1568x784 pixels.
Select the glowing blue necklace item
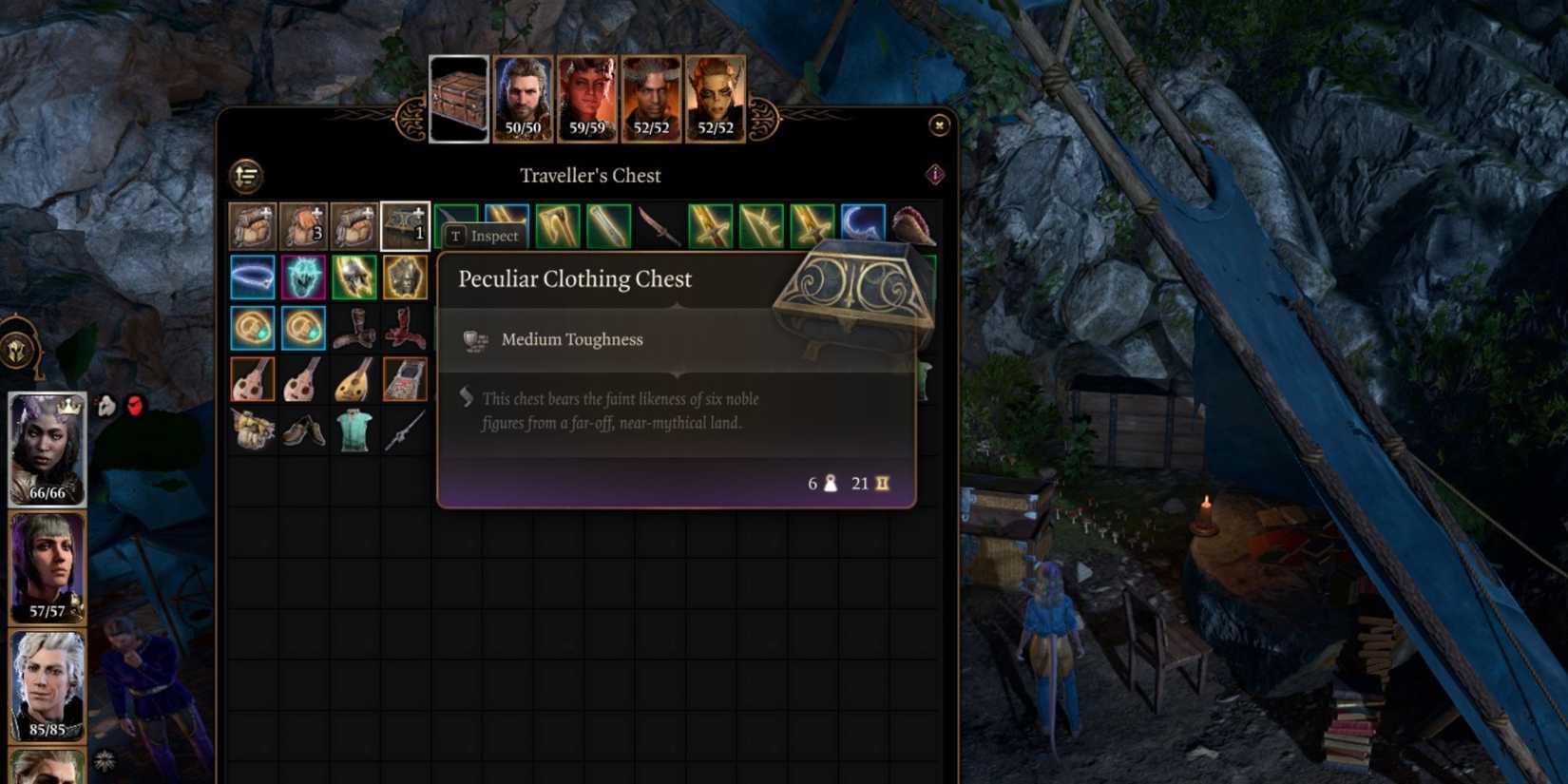(x=252, y=277)
